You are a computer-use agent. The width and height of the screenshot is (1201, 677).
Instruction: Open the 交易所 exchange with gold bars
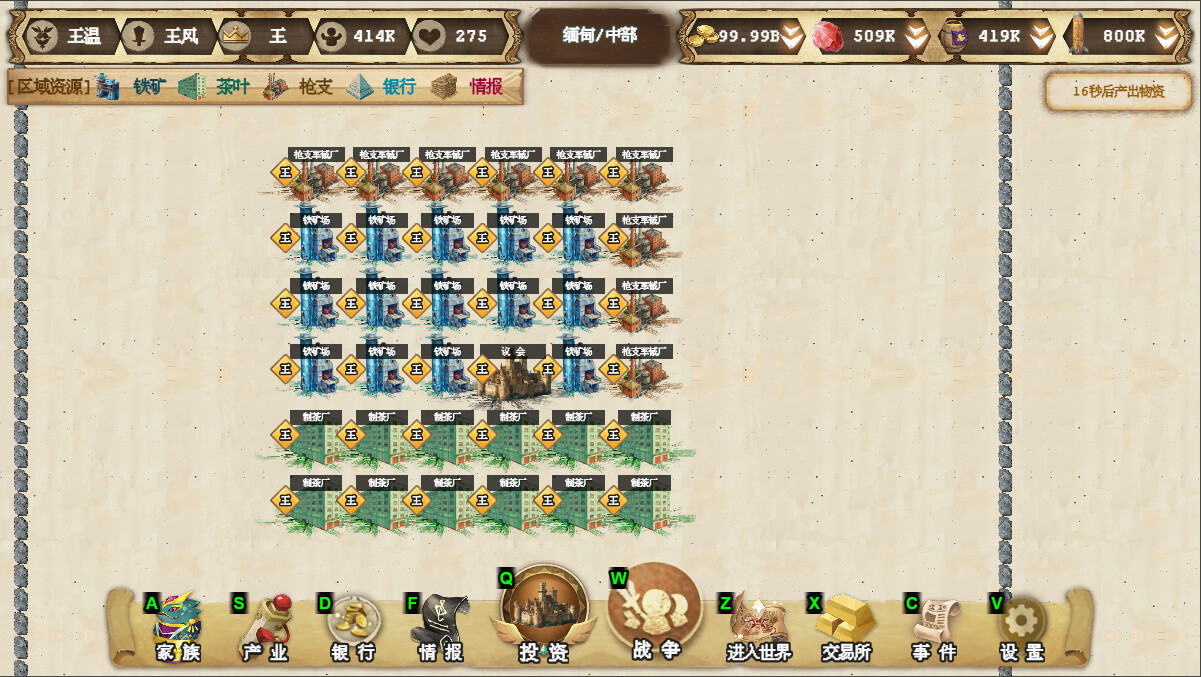pos(846,628)
